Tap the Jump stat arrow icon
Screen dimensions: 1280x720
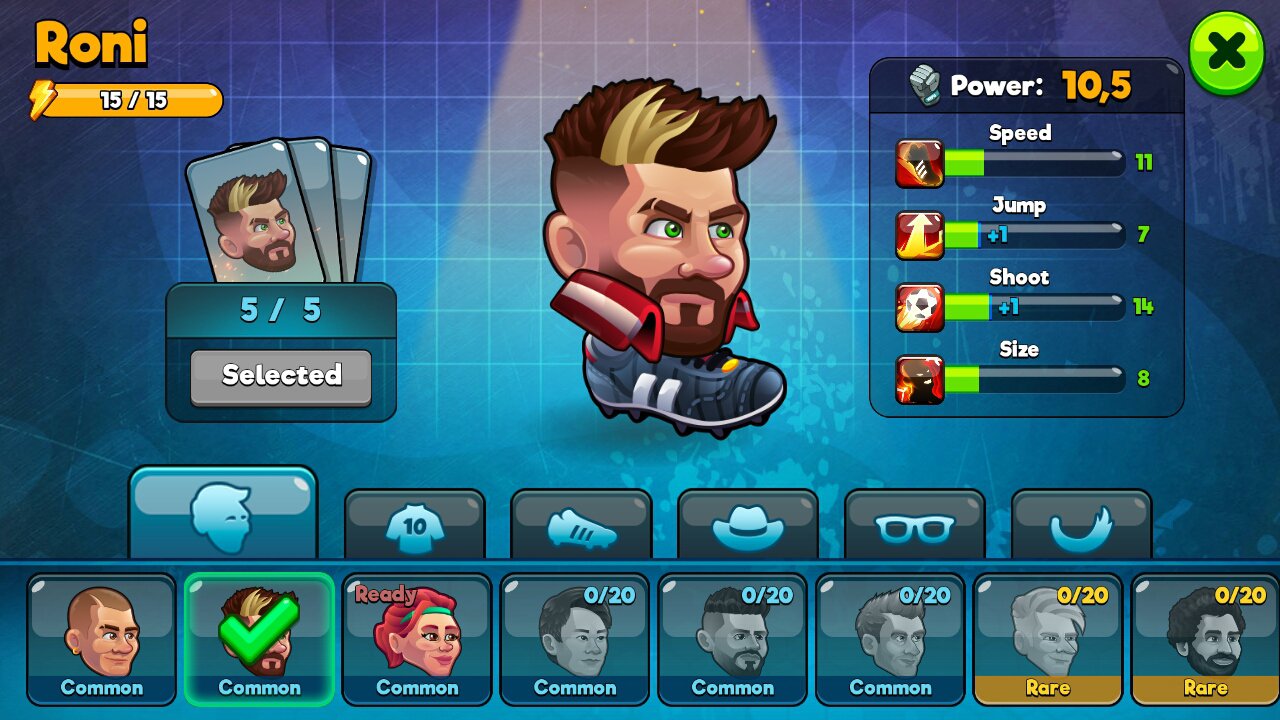919,236
